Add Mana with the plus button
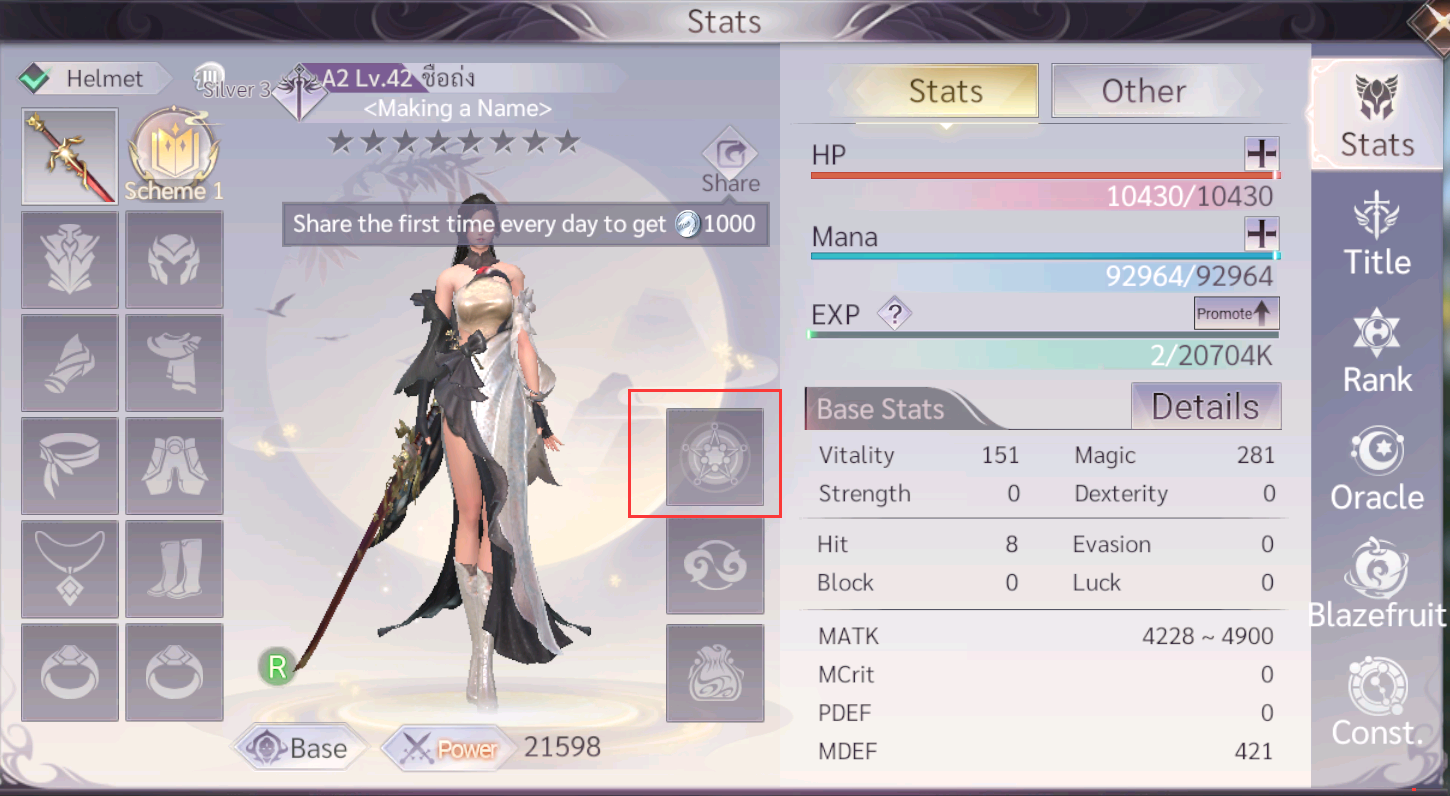This screenshot has height=796, width=1450. pos(1262,235)
